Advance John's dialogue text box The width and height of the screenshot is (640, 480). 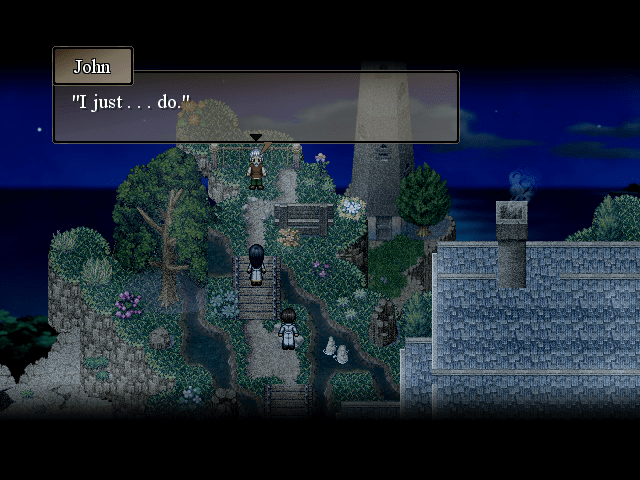coord(256,105)
